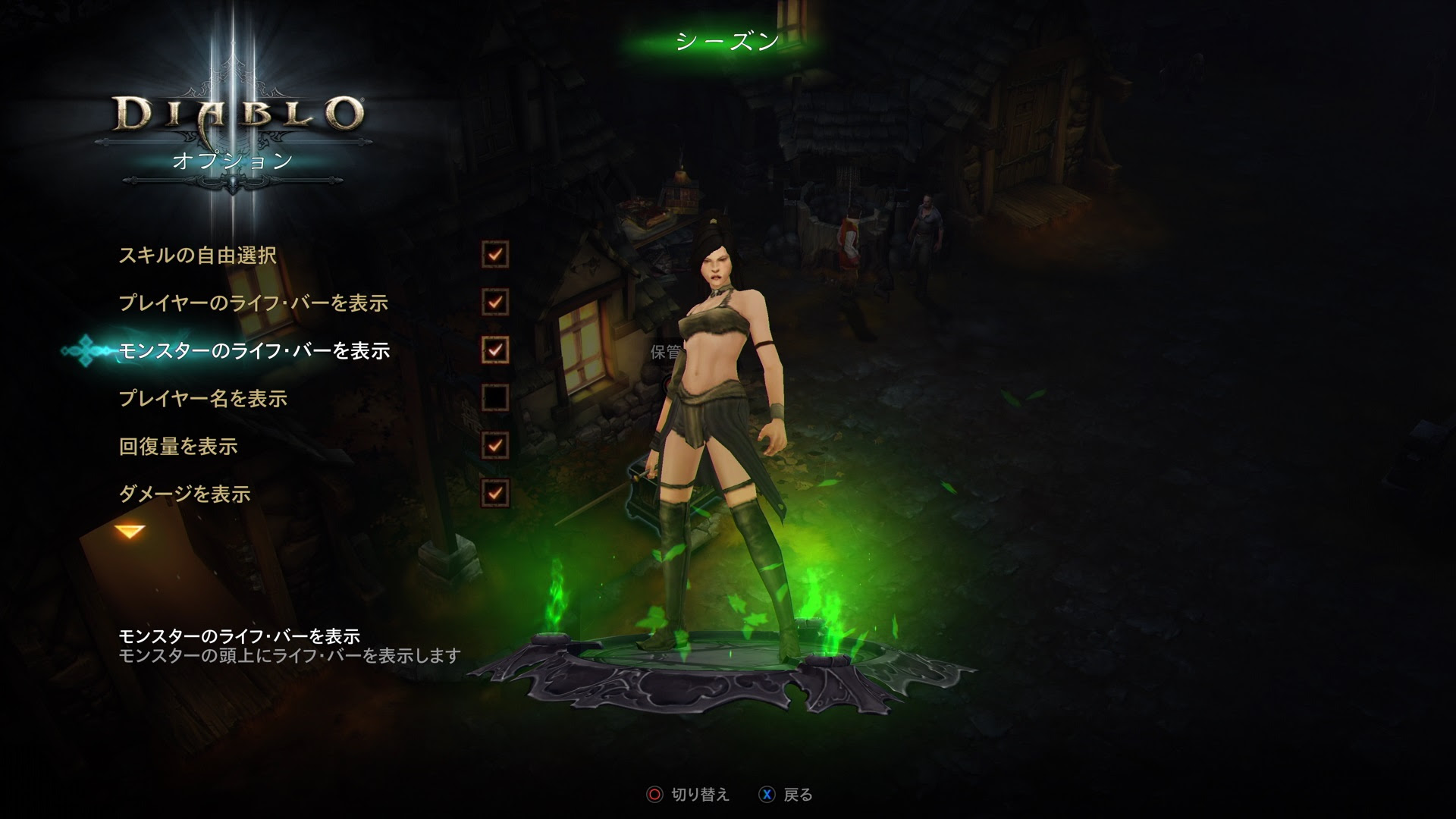Click the X button icon for 戻る
Viewport: 1456px width, 819px height.
(768, 792)
